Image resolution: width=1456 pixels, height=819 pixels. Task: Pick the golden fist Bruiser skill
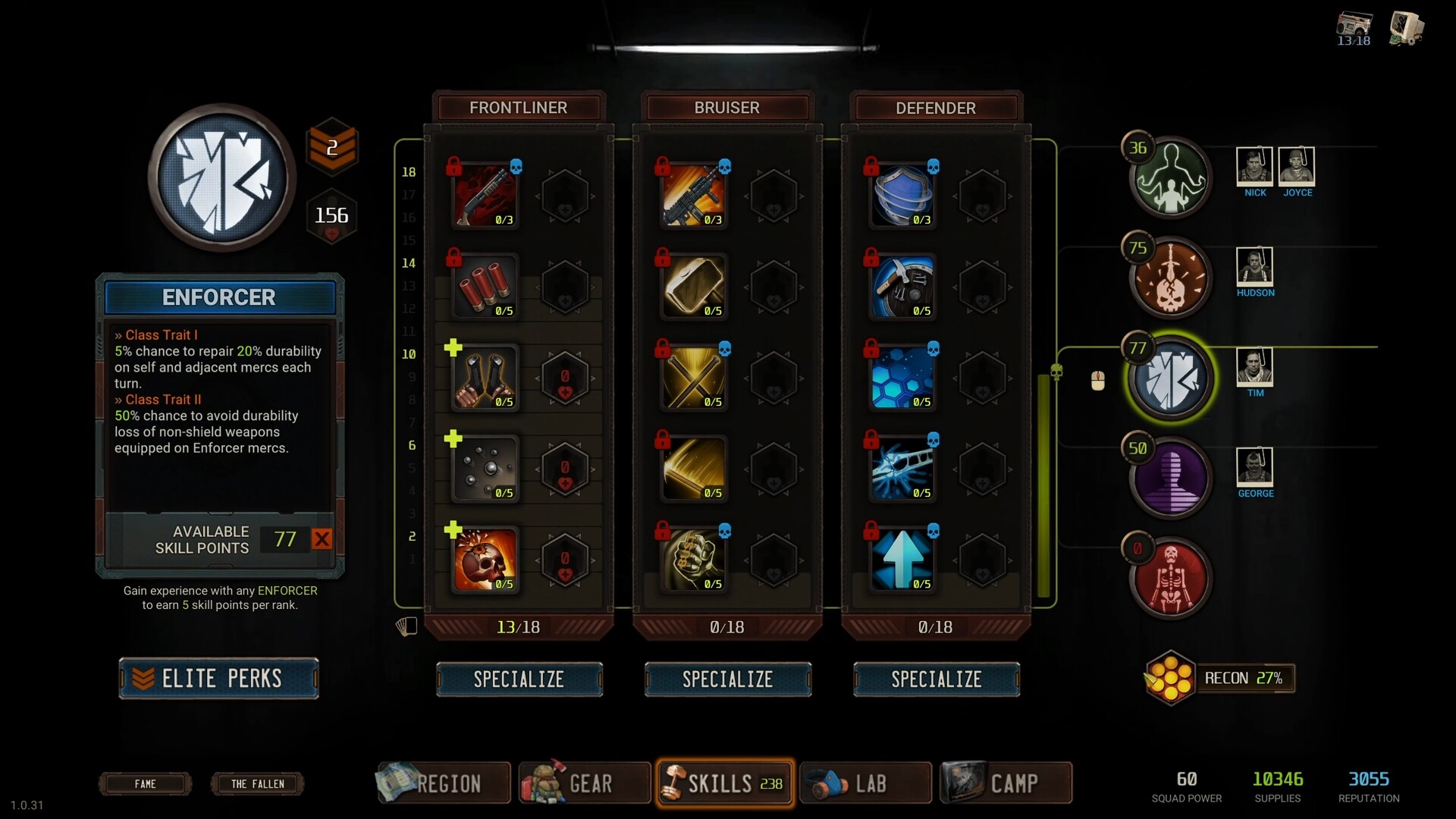(x=694, y=560)
